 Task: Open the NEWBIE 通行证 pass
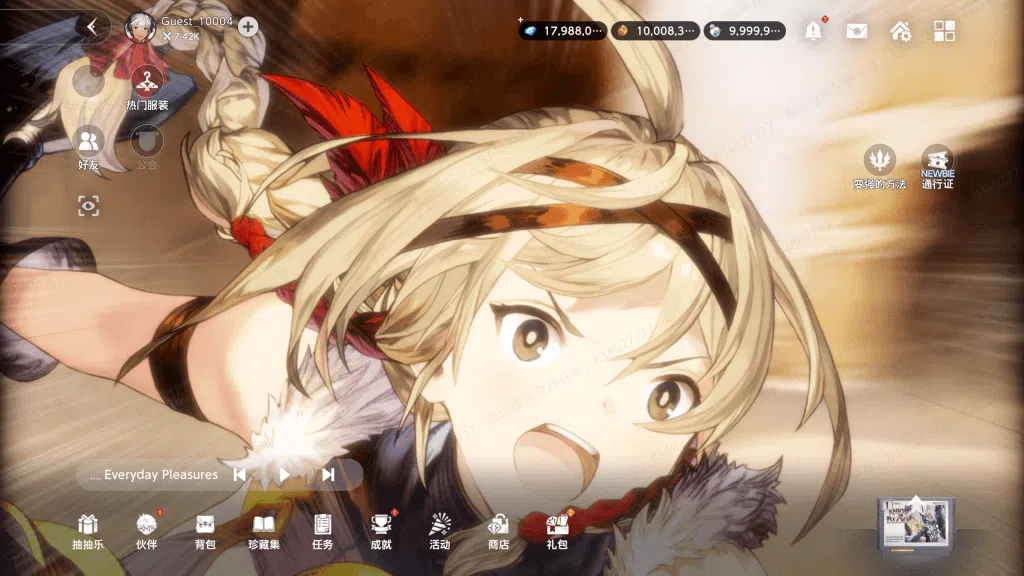937,165
